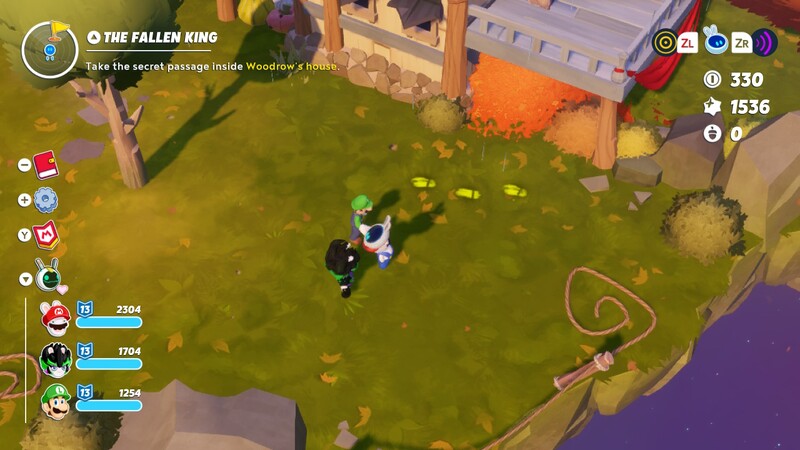This screenshot has height=450, width=800.
Task: Click the blue Beep-O icon at top right
Action: tap(714, 41)
